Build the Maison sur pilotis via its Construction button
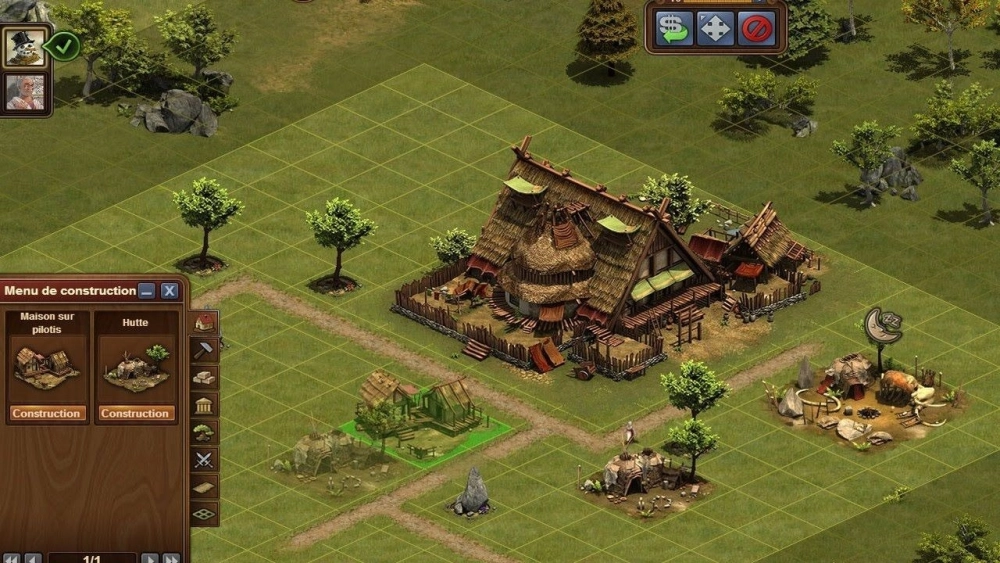1000x563 pixels. pyautogui.click(x=47, y=413)
